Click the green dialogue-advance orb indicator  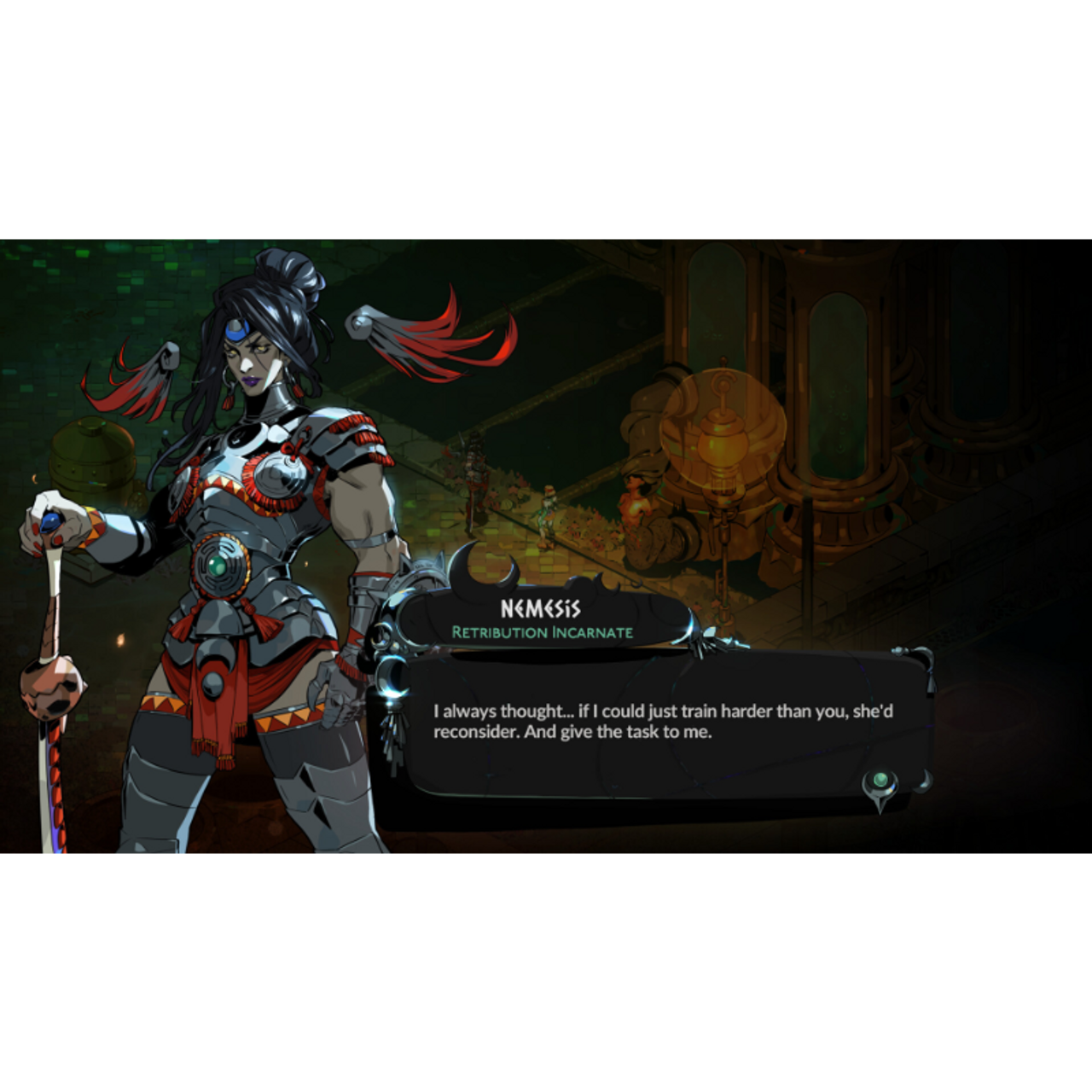(880, 779)
